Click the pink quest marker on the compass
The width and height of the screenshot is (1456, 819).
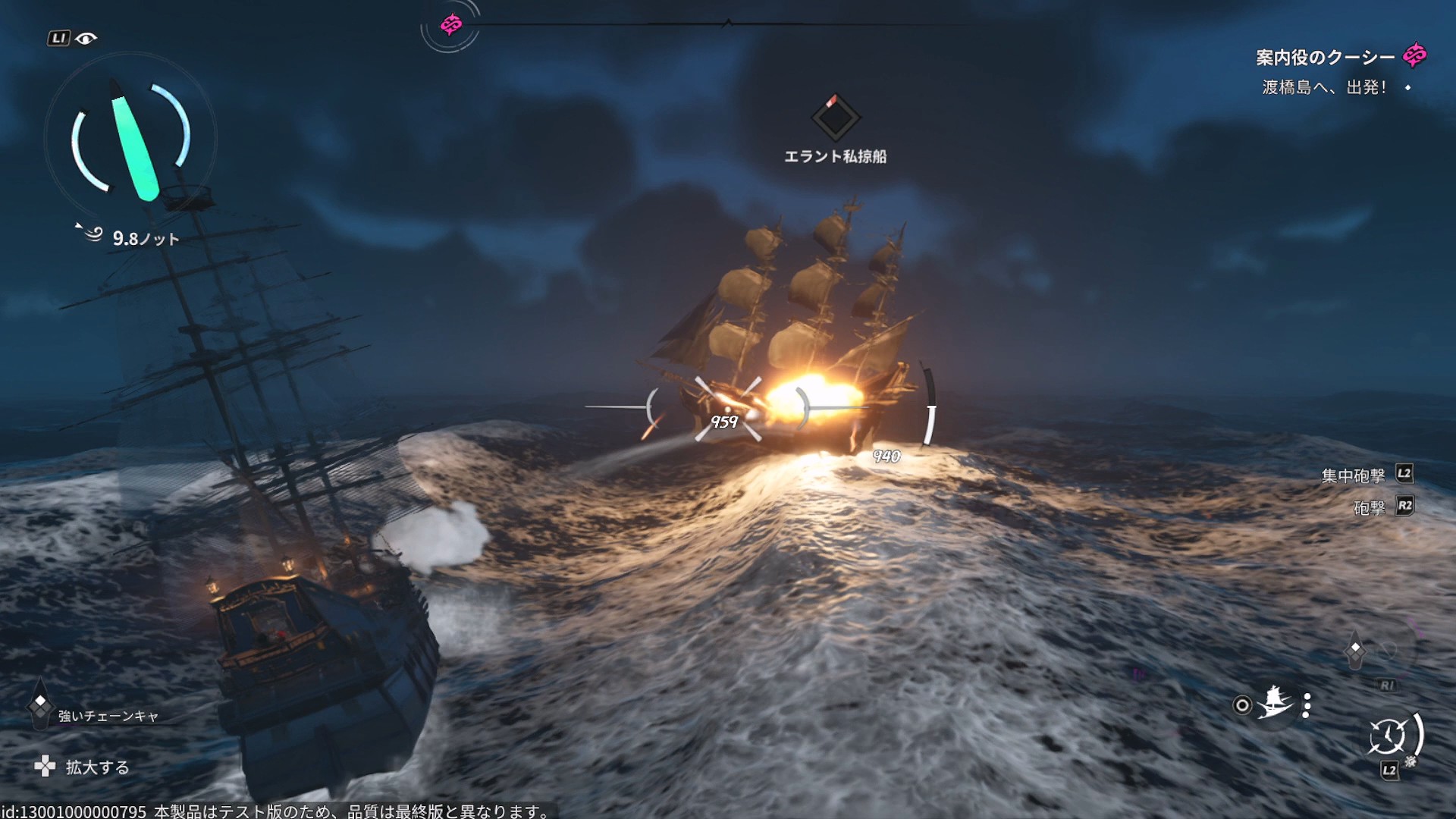(x=451, y=25)
